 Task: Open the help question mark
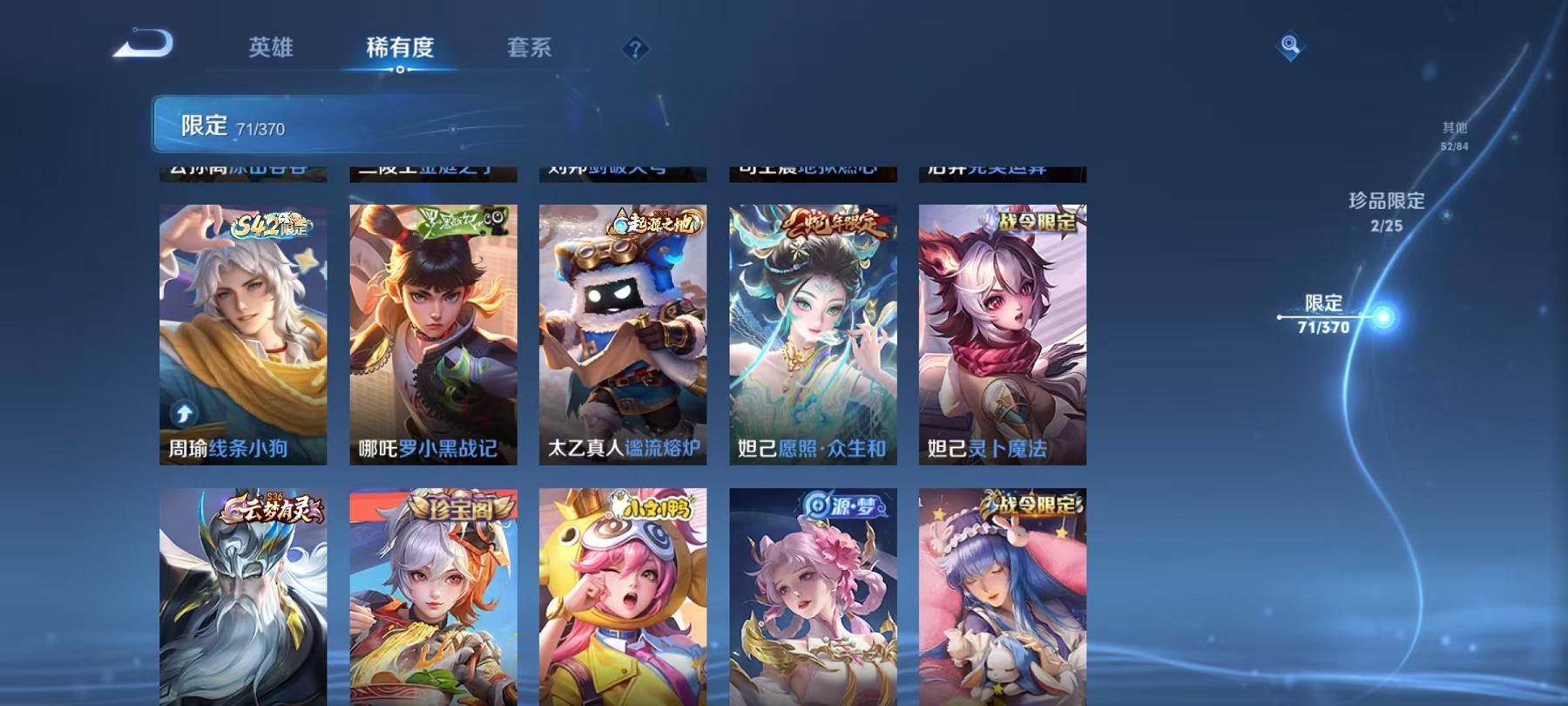point(634,48)
